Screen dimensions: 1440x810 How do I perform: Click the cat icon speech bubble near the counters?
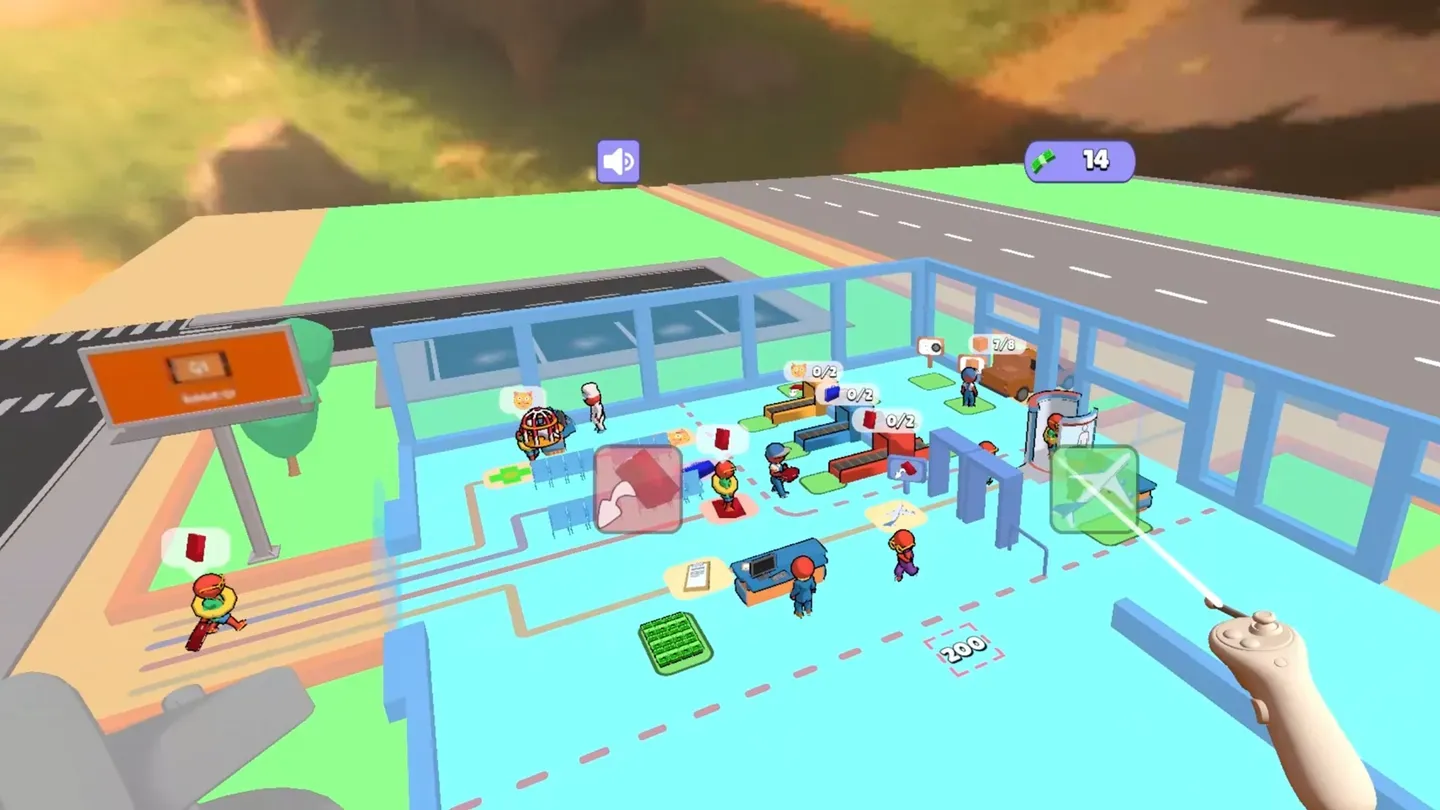tap(799, 371)
